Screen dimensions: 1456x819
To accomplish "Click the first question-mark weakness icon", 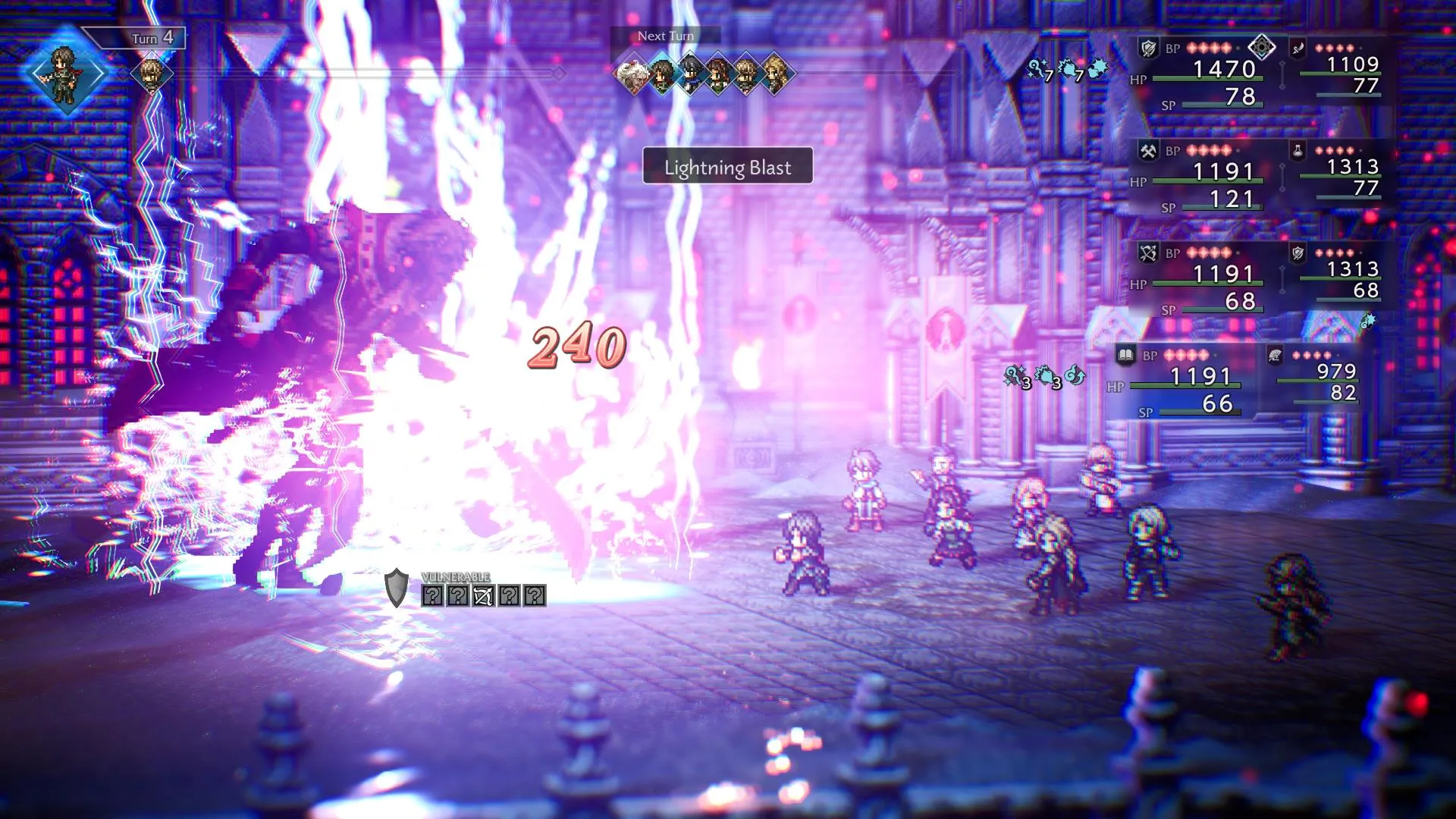I will coord(433,595).
